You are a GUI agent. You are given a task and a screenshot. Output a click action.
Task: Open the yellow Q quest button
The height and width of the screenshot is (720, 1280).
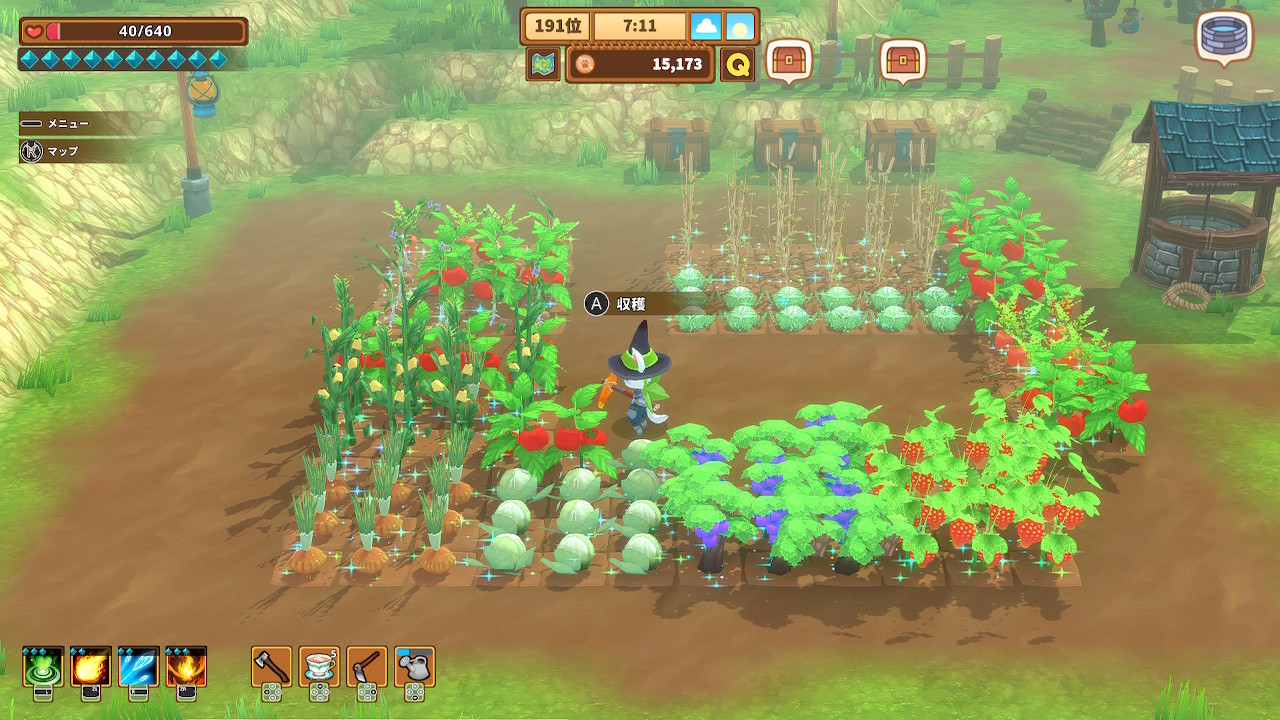point(737,64)
